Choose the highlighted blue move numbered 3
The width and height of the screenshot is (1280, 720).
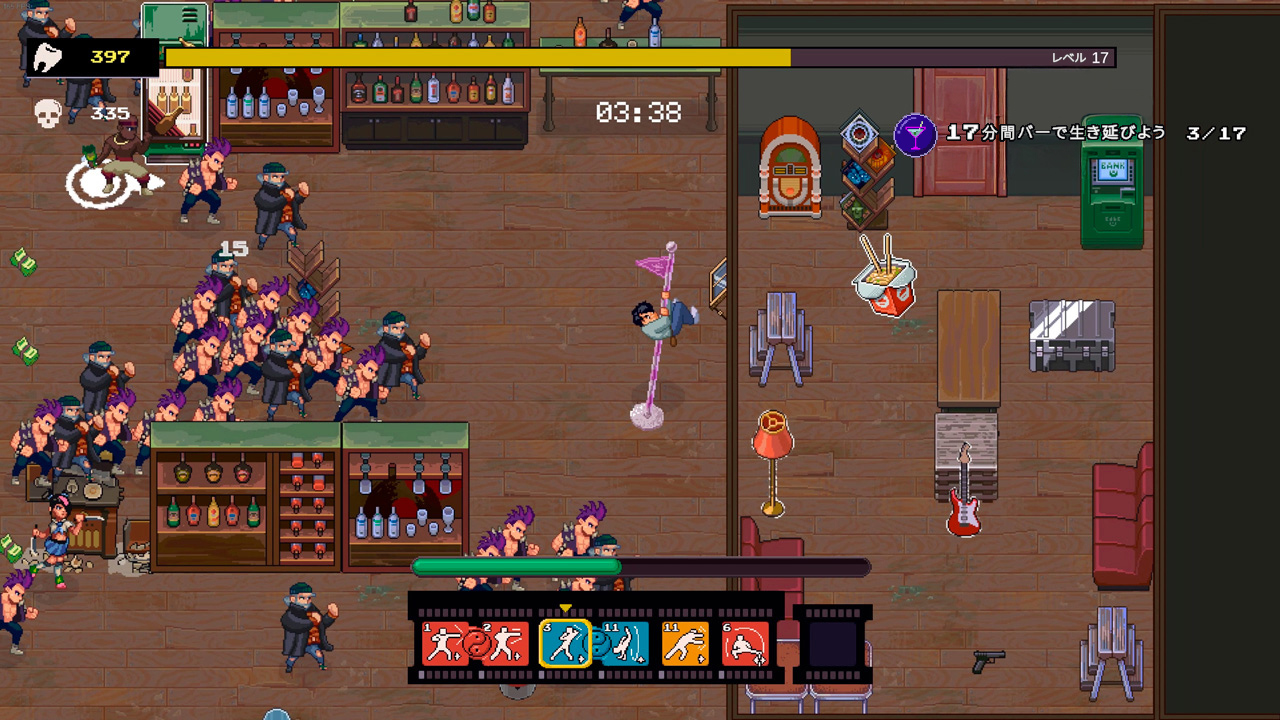[564, 643]
